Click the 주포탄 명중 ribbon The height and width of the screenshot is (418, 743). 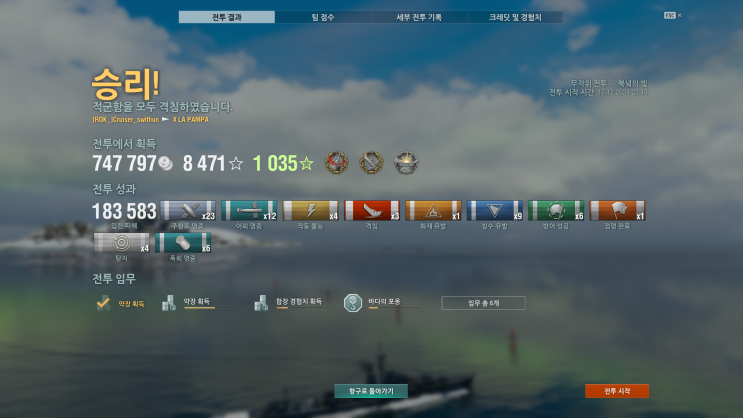(x=188, y=210)
